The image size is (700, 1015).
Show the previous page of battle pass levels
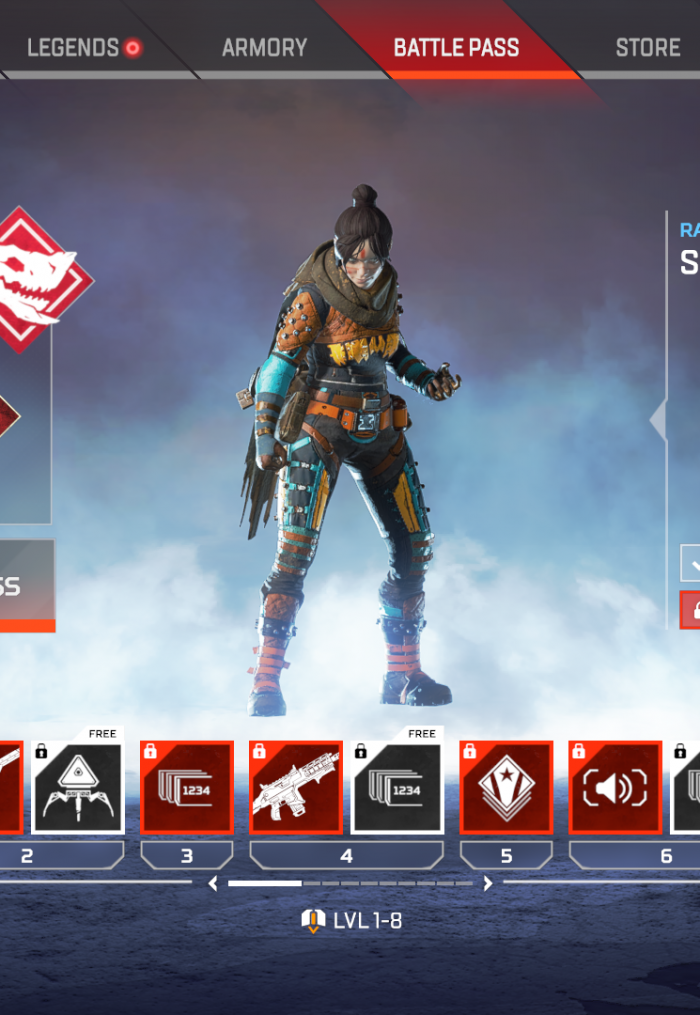click(212, 883)
